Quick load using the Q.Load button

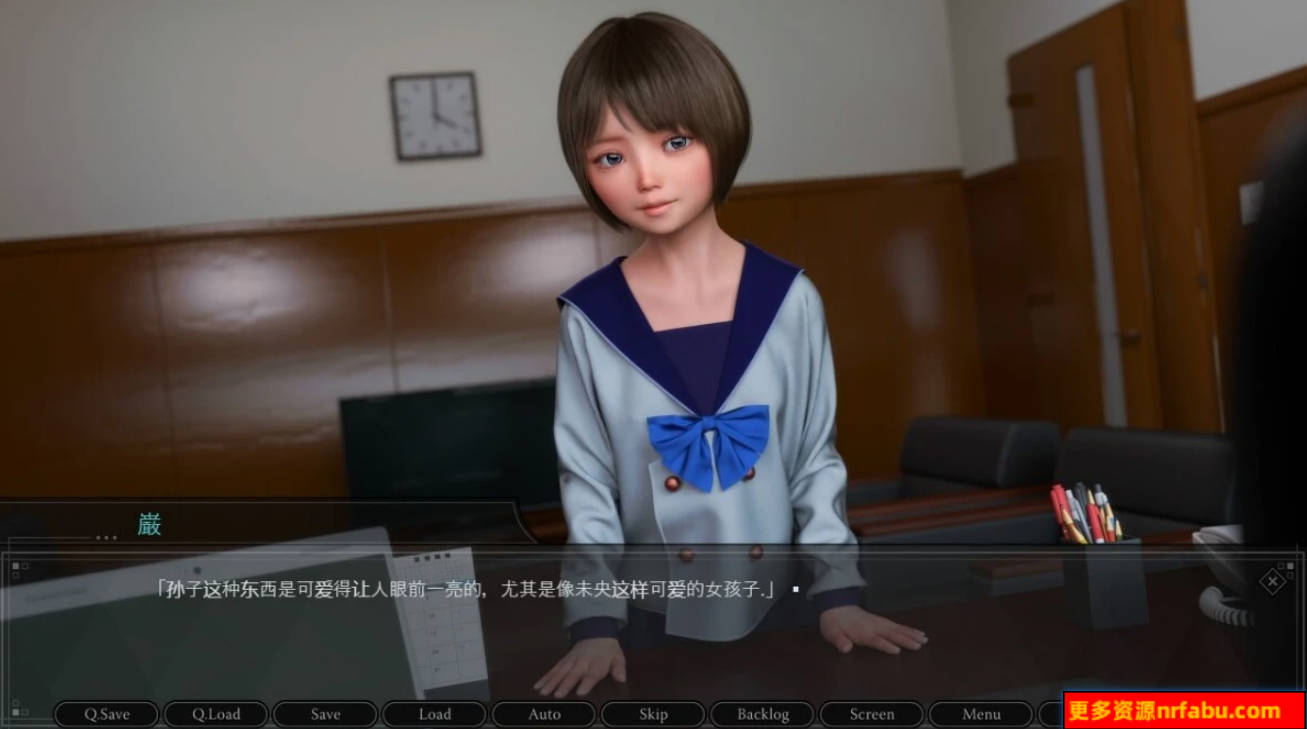[x=215, y=714]
